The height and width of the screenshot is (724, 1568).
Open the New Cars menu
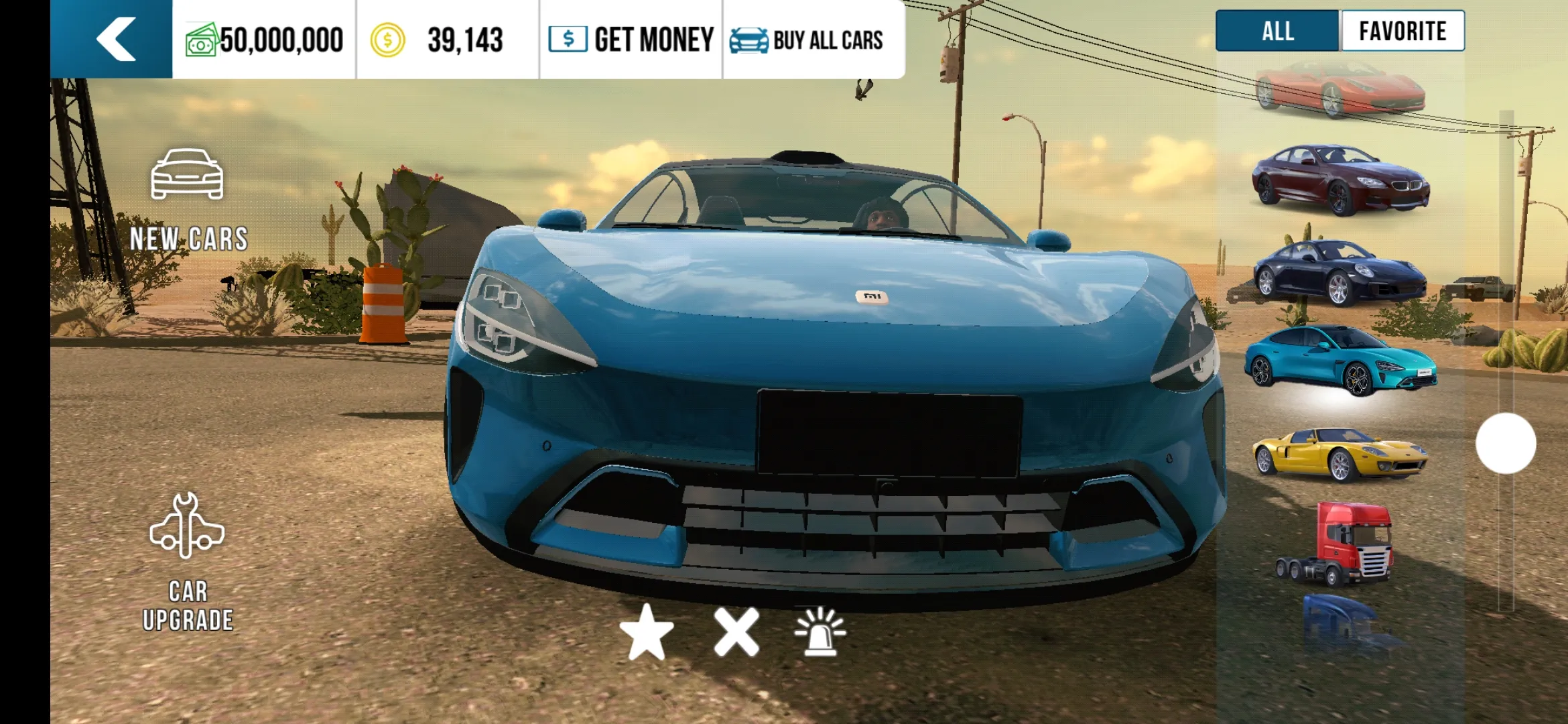point(188,201)
